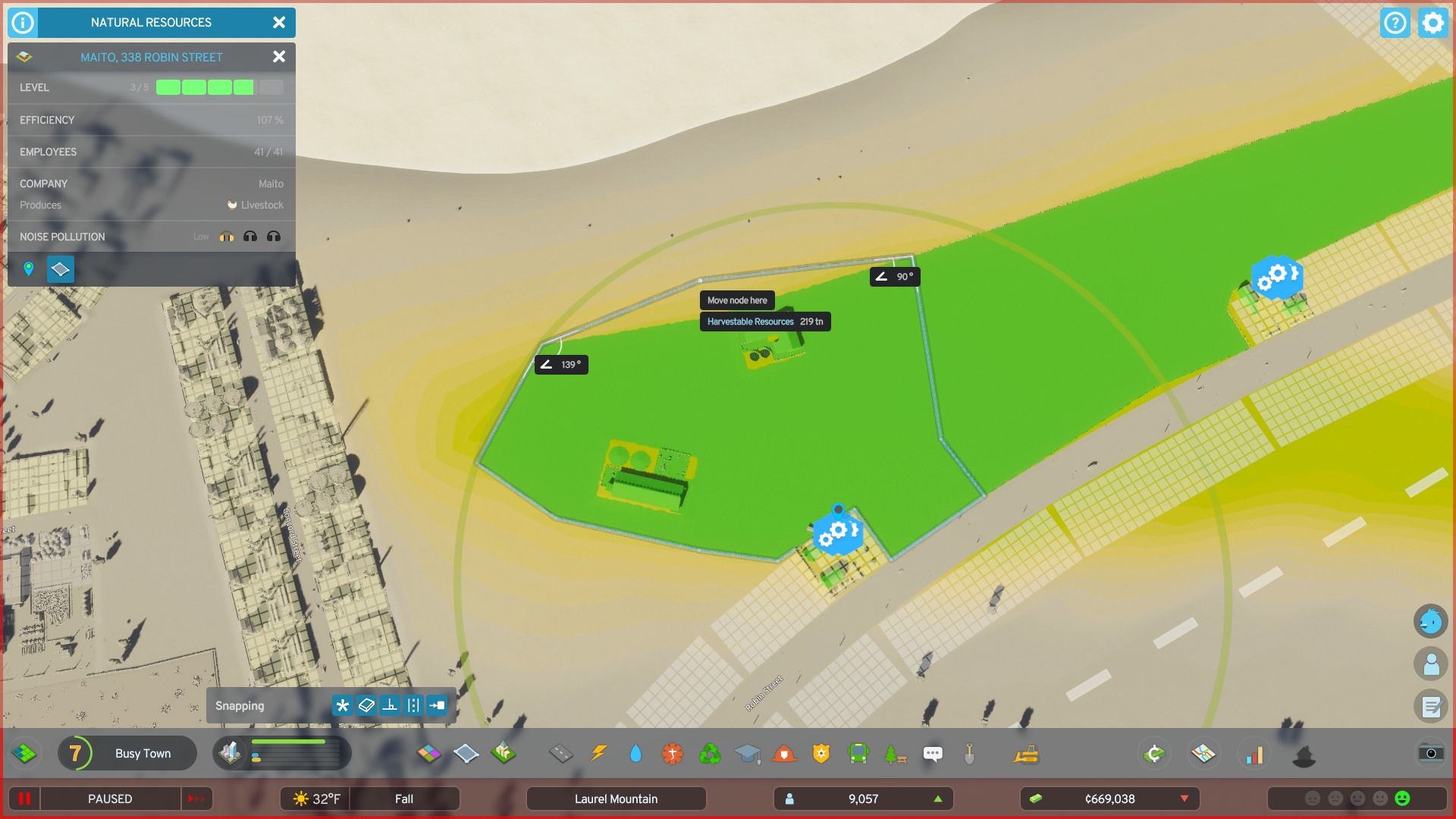The width and height of the screenshot is (1456, 819).
Task: Open the budget panel via red arrow
Action: point(1185,799)
